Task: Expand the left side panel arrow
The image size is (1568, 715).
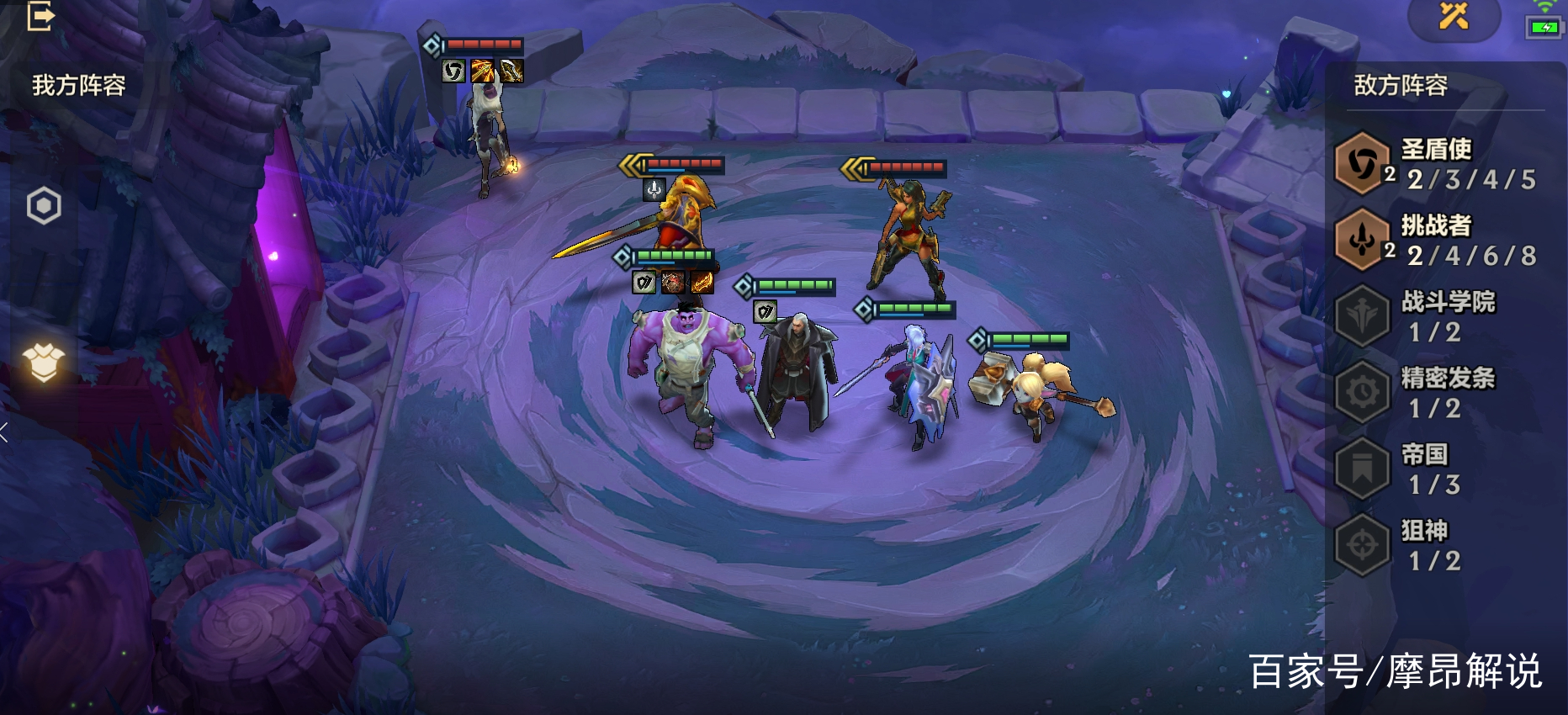Action: coord(5,432)
